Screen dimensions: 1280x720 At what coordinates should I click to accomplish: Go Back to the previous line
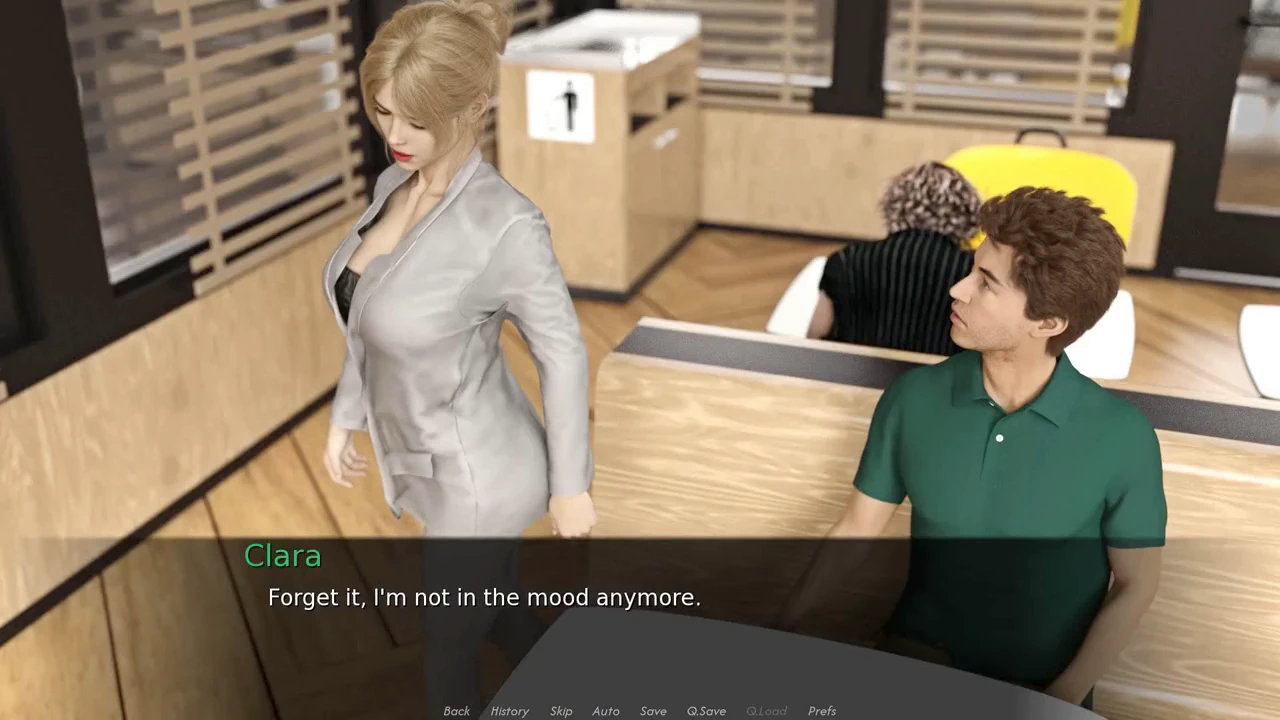click(x=456, y=711)
